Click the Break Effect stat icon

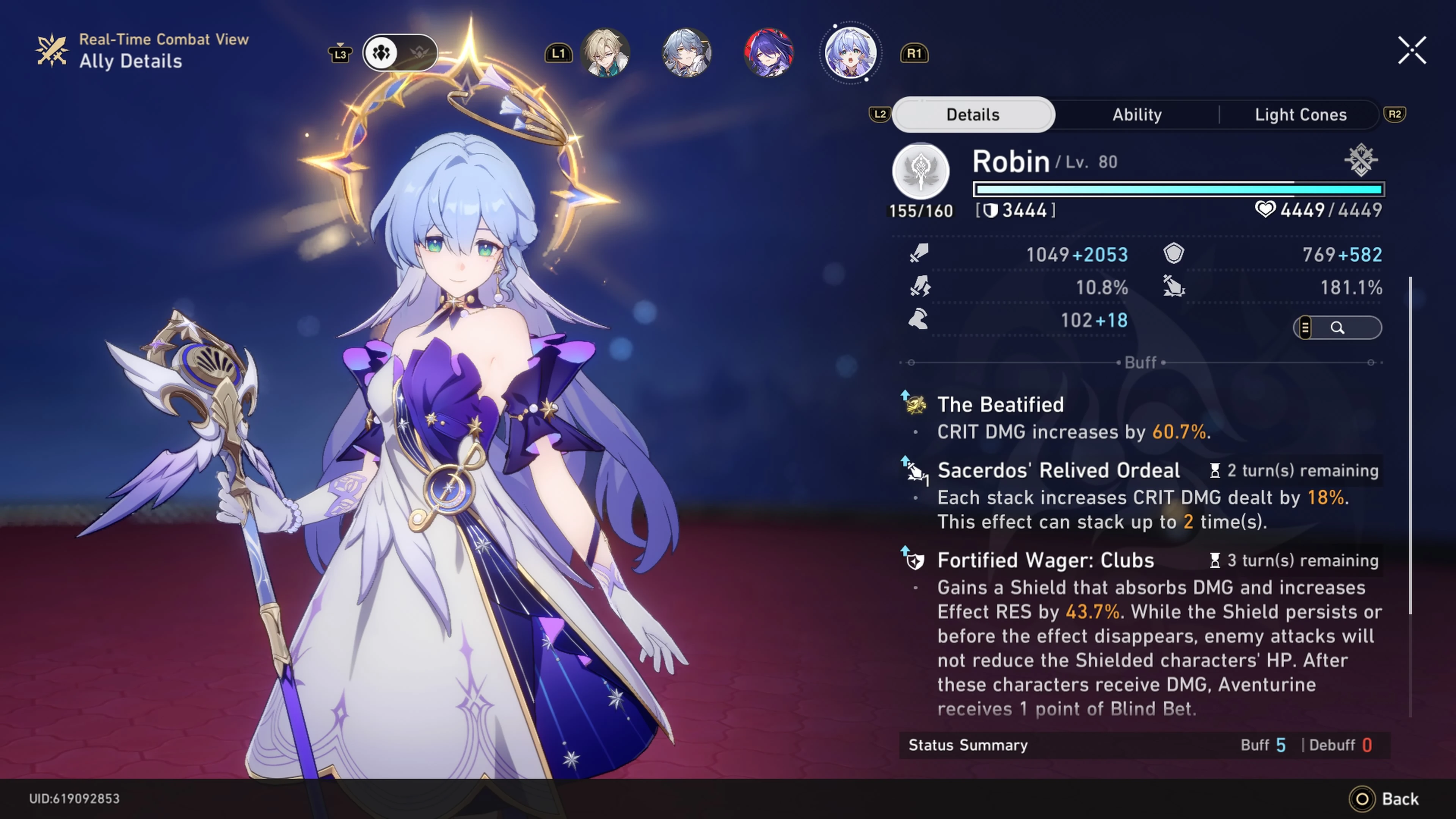coord(1176,287)
